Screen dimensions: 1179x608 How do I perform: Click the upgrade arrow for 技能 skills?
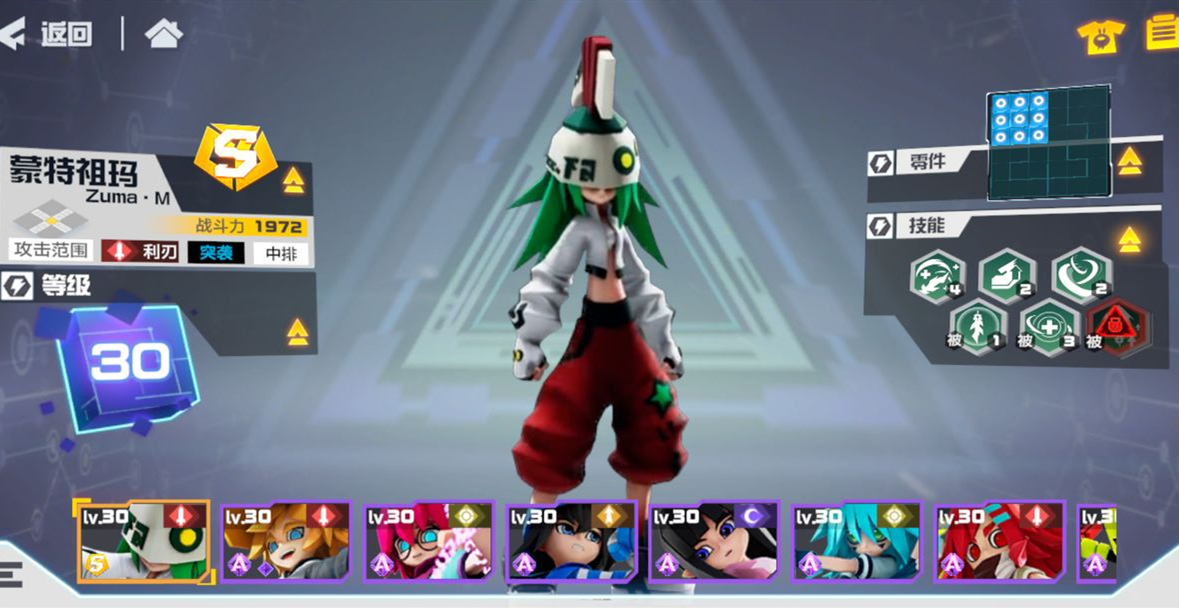click(x=1129, y=239)
